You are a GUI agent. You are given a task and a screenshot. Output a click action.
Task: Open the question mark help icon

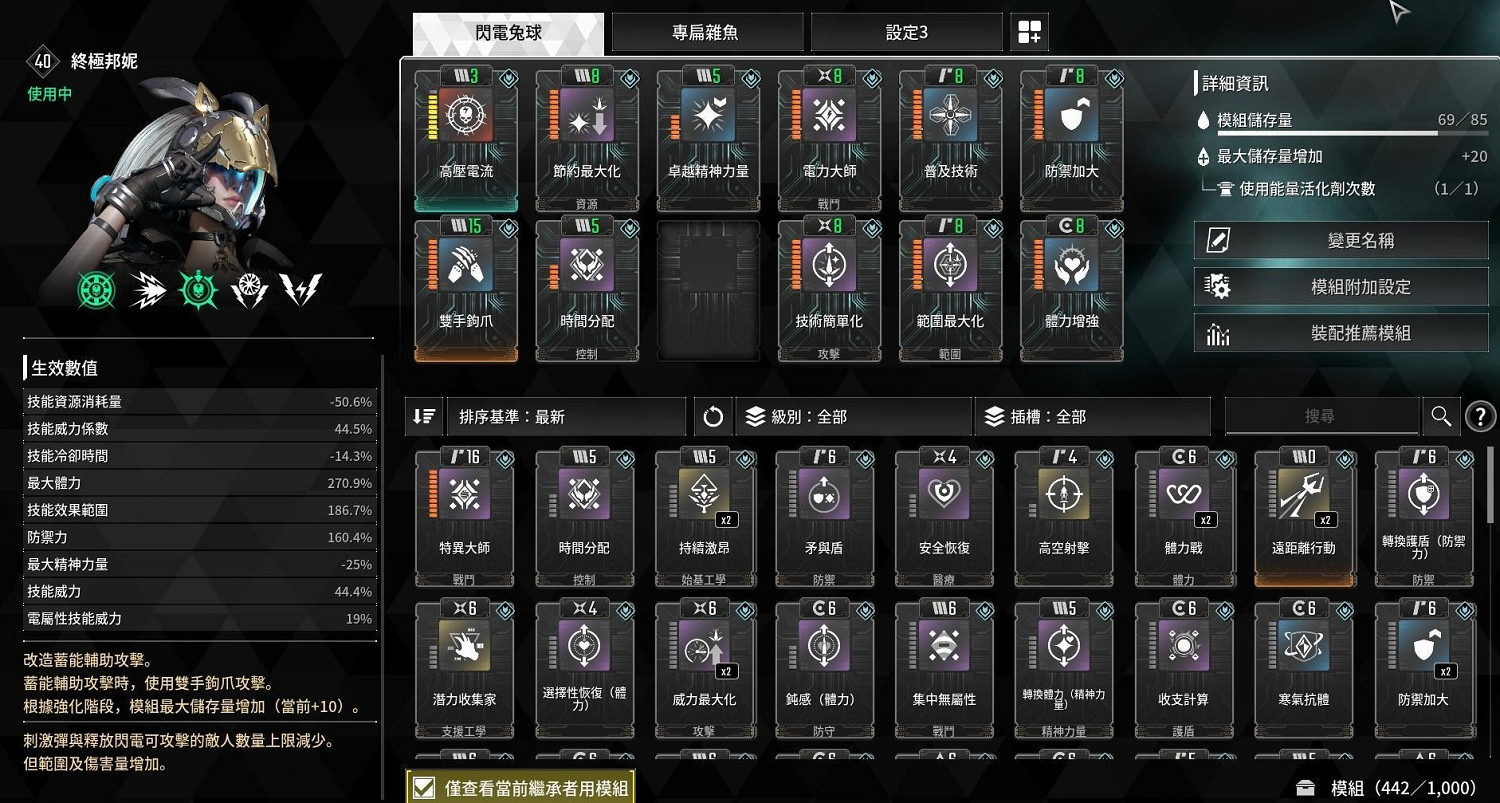pyautogui.click(x=1480, y=416)
